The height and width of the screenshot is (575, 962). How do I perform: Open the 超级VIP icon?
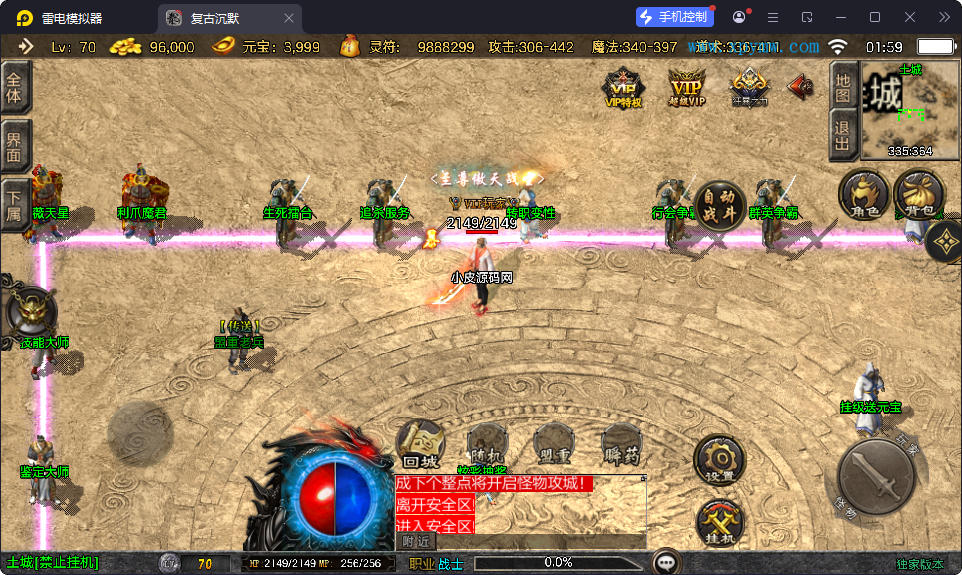coord(686,87)
